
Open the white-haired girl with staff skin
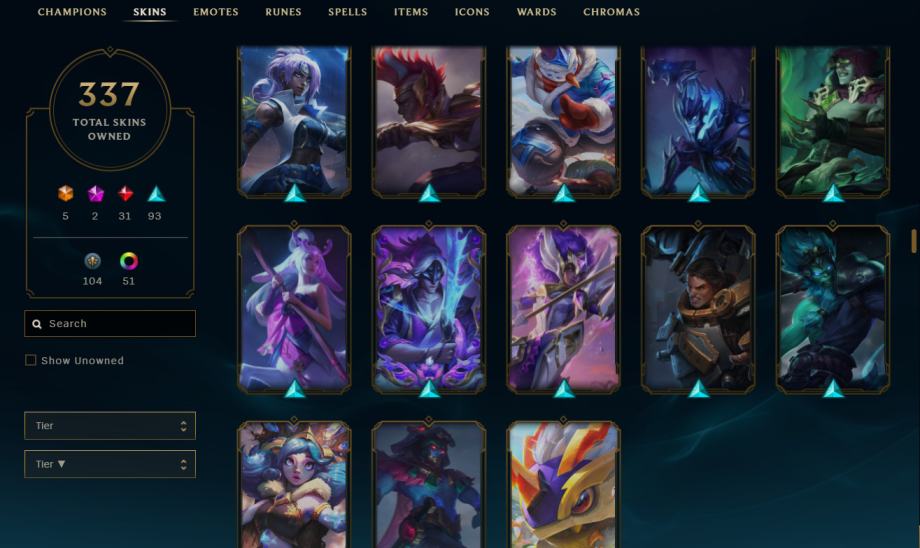coord(294,306)
